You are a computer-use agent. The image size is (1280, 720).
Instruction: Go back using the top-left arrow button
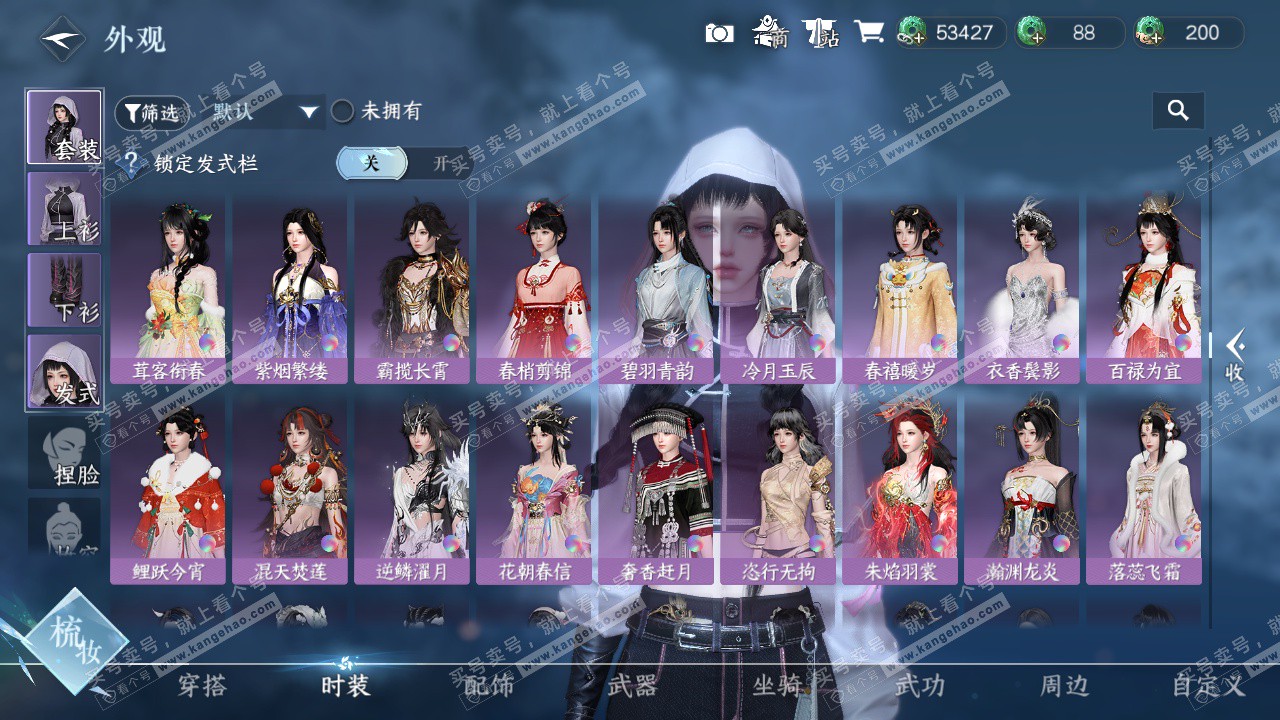(62, 39)
